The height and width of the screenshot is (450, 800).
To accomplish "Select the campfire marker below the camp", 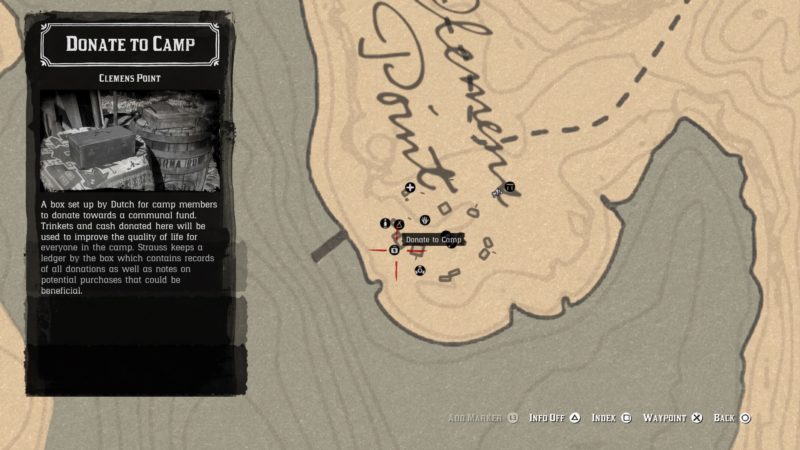I will pos(420,269).
